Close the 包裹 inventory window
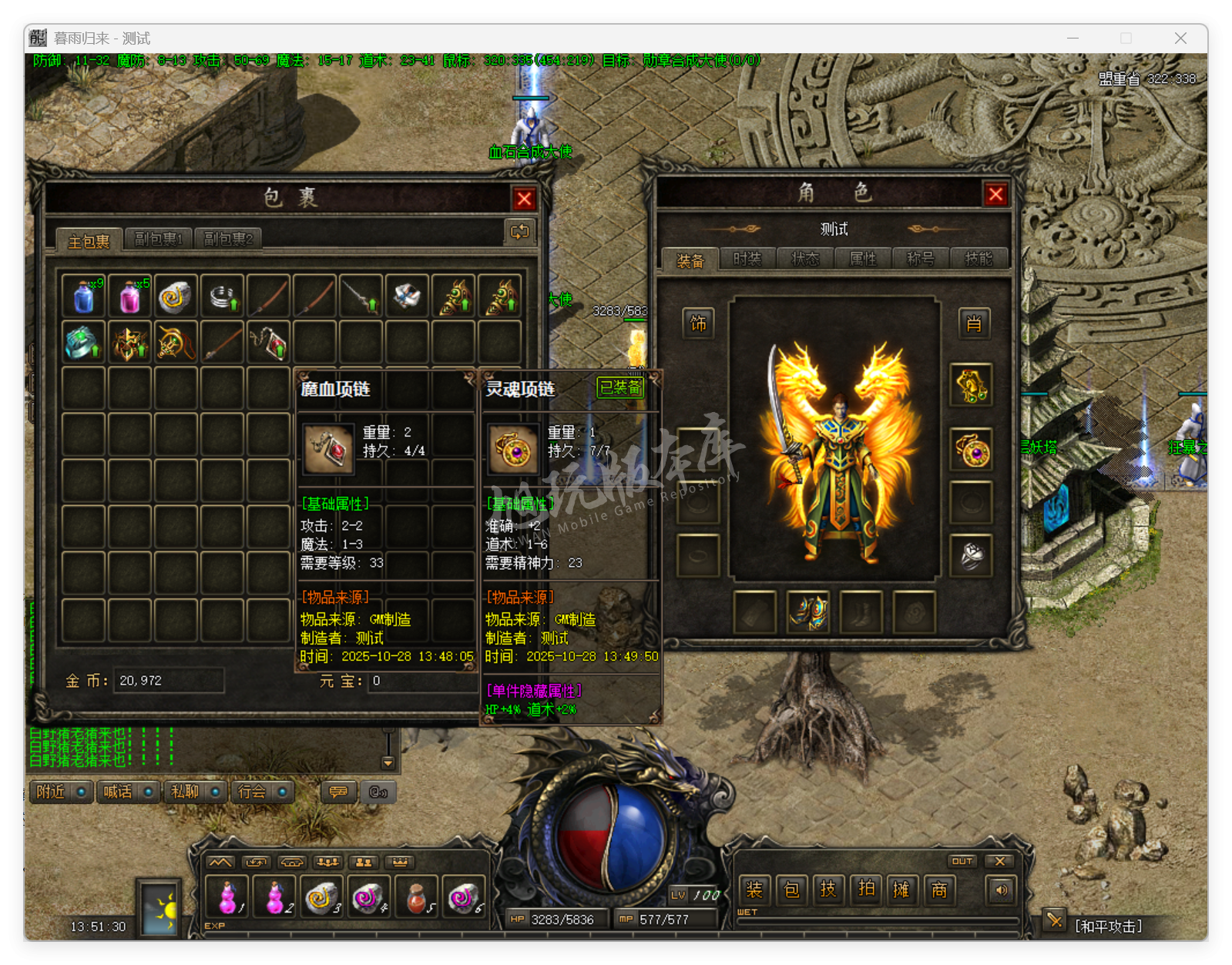This screenshot has height=965, width=1232. tap(525, 199)
